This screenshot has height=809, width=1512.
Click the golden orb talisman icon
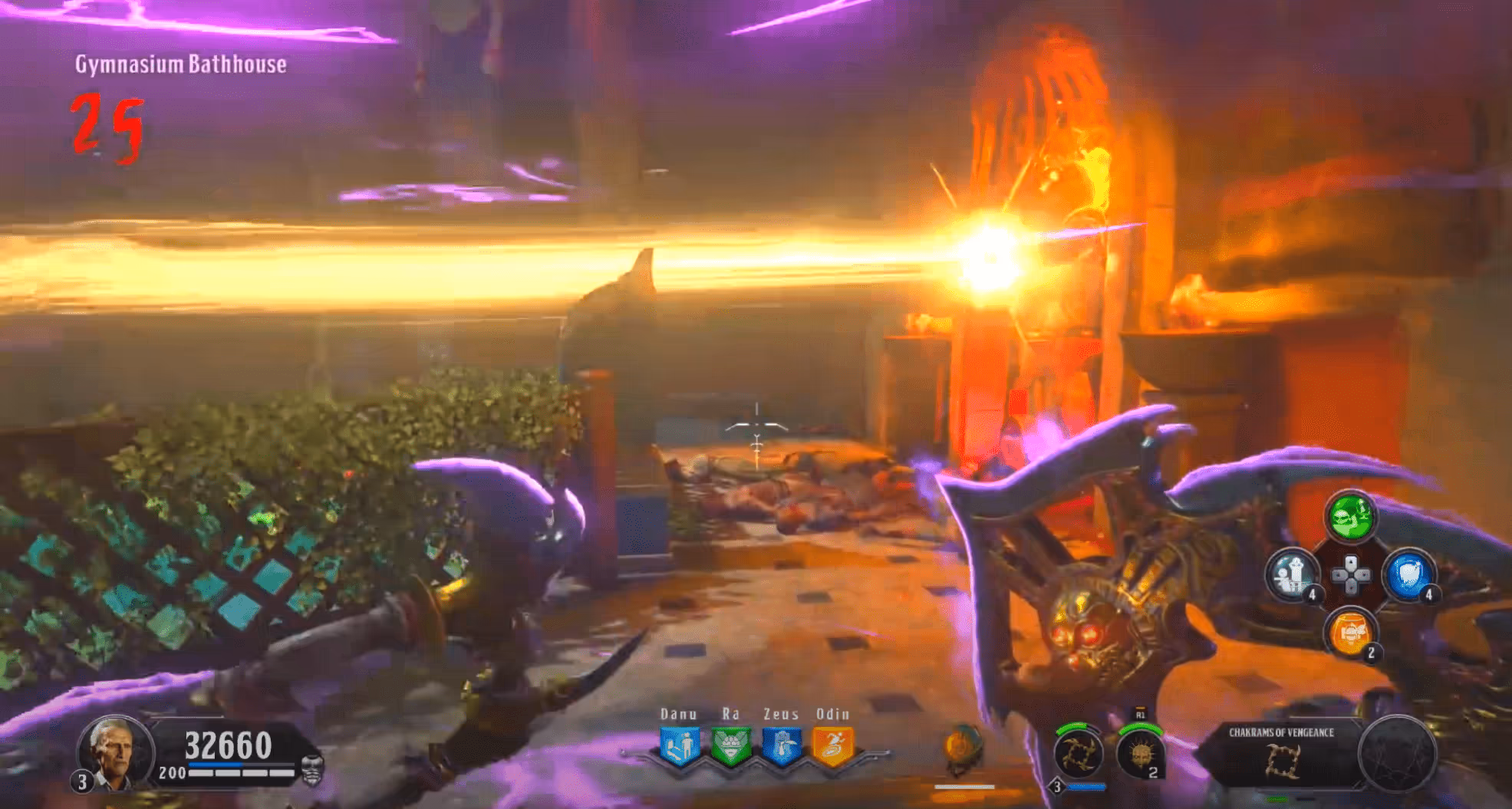(x=963, y=747)
